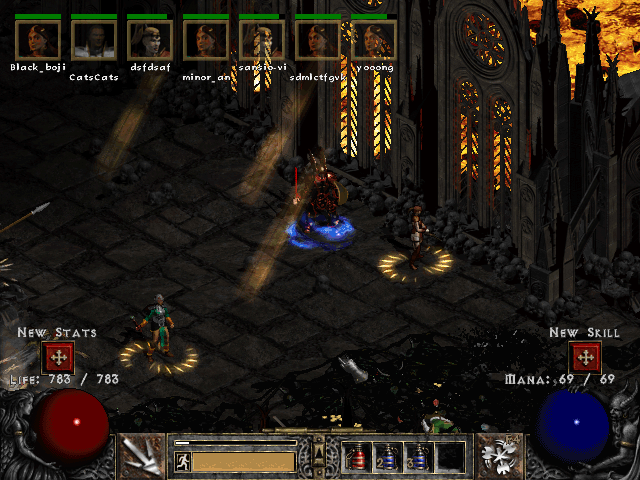
Task: Click the dsfdsaf party portrait
Action: (x=149, y=40)
